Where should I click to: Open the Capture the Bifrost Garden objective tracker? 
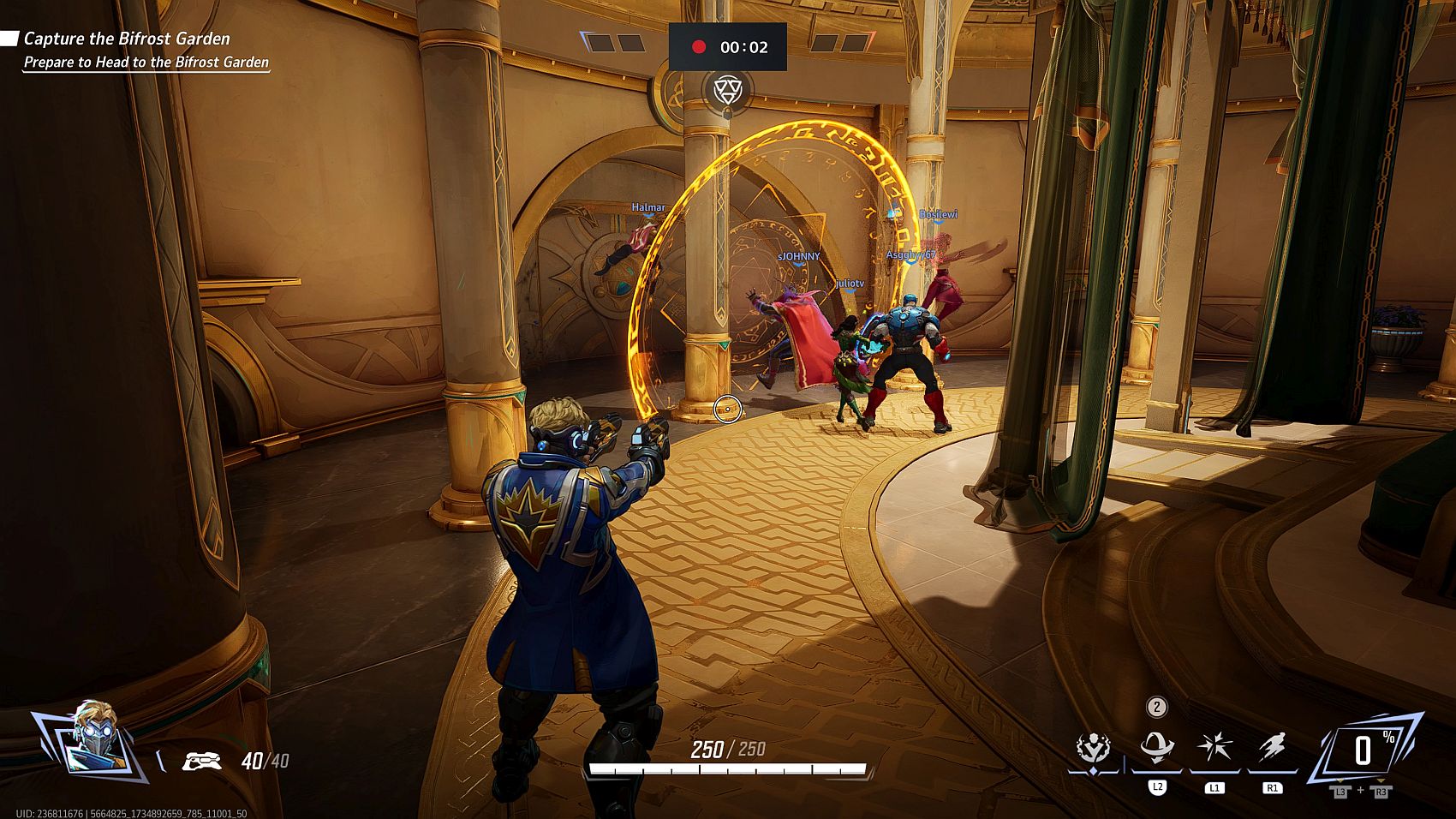127,39
